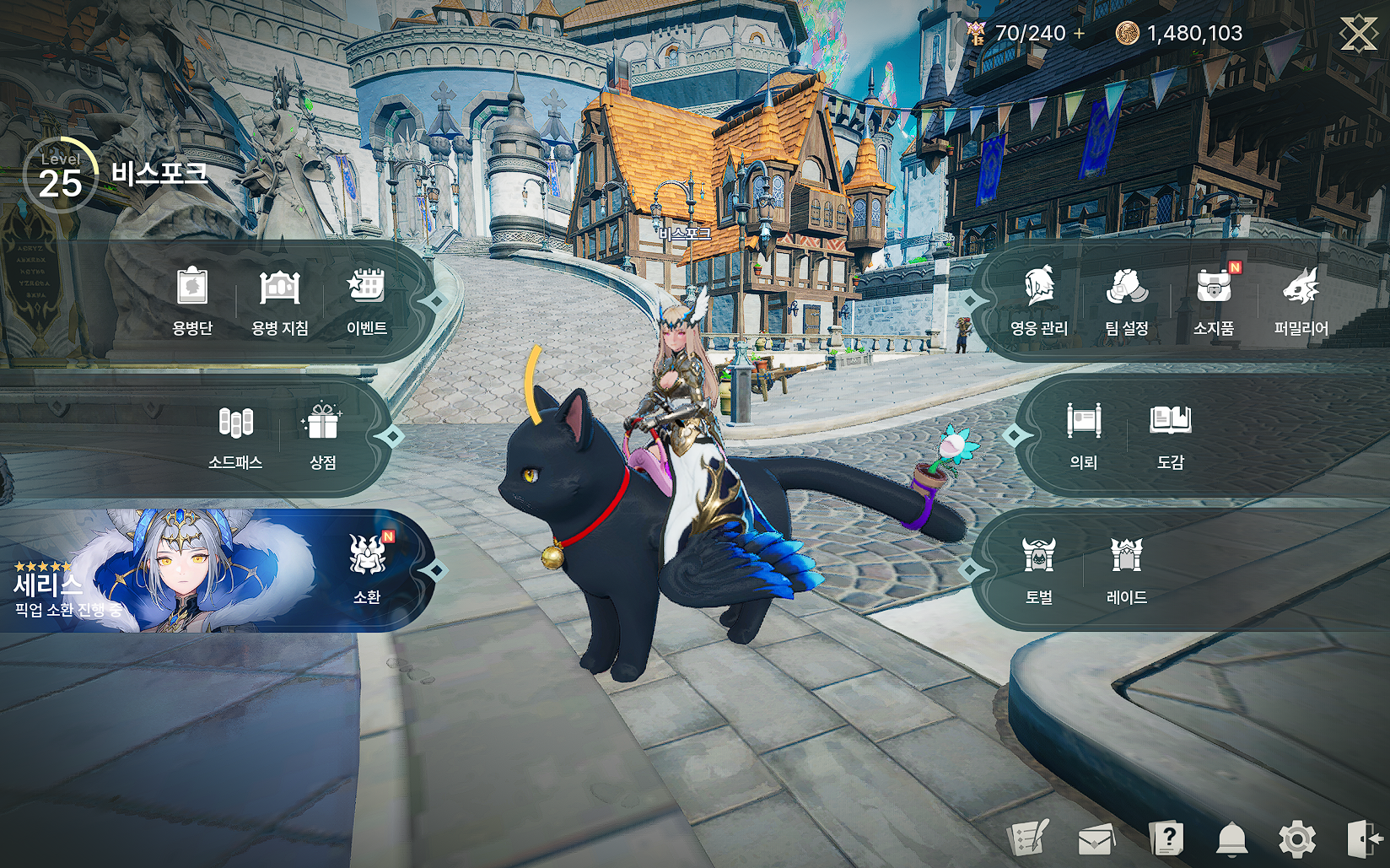Open 용병 지침 mercenary guidelines

point(280,299)
